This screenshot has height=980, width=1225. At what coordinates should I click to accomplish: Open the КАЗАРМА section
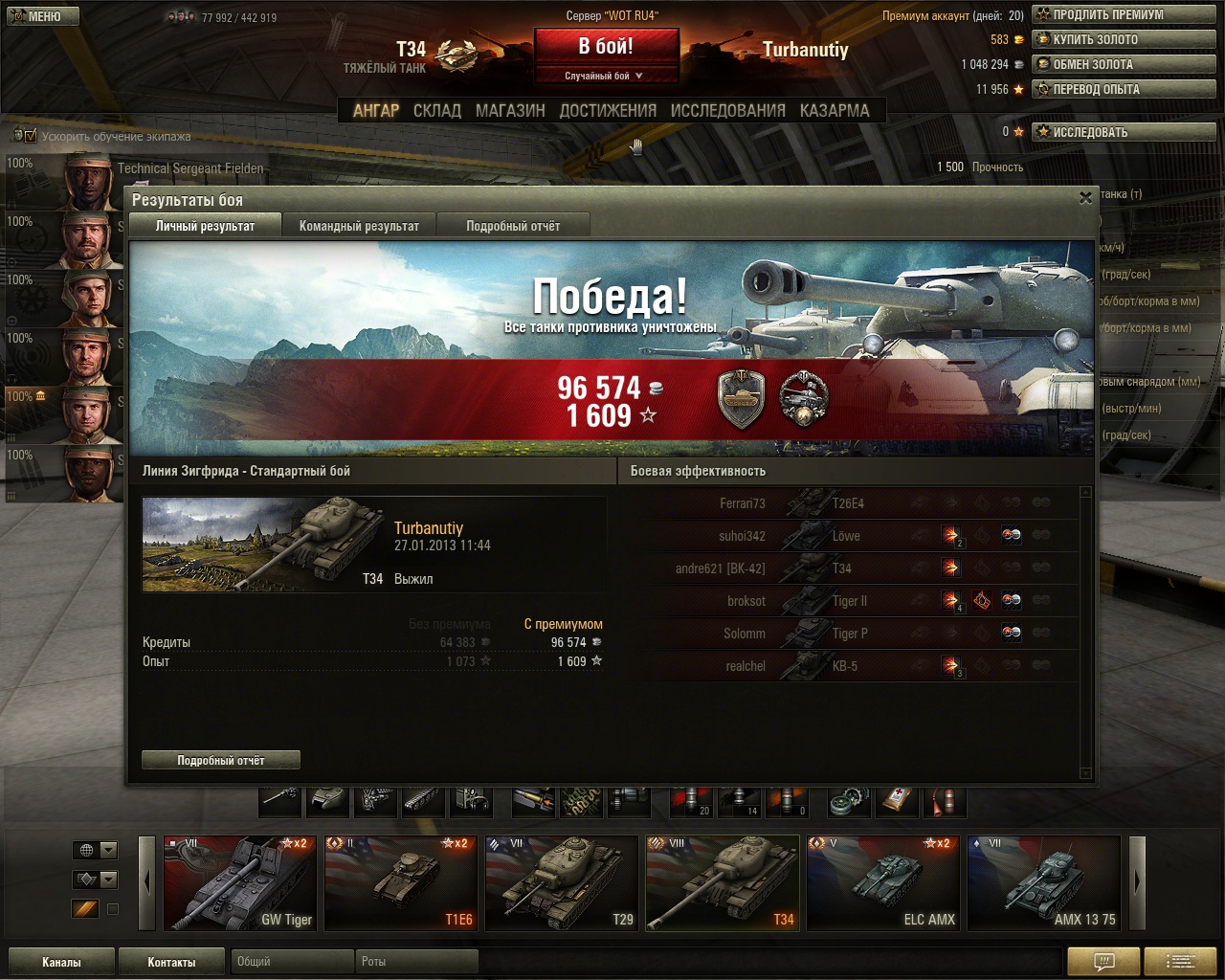point(835,111)
